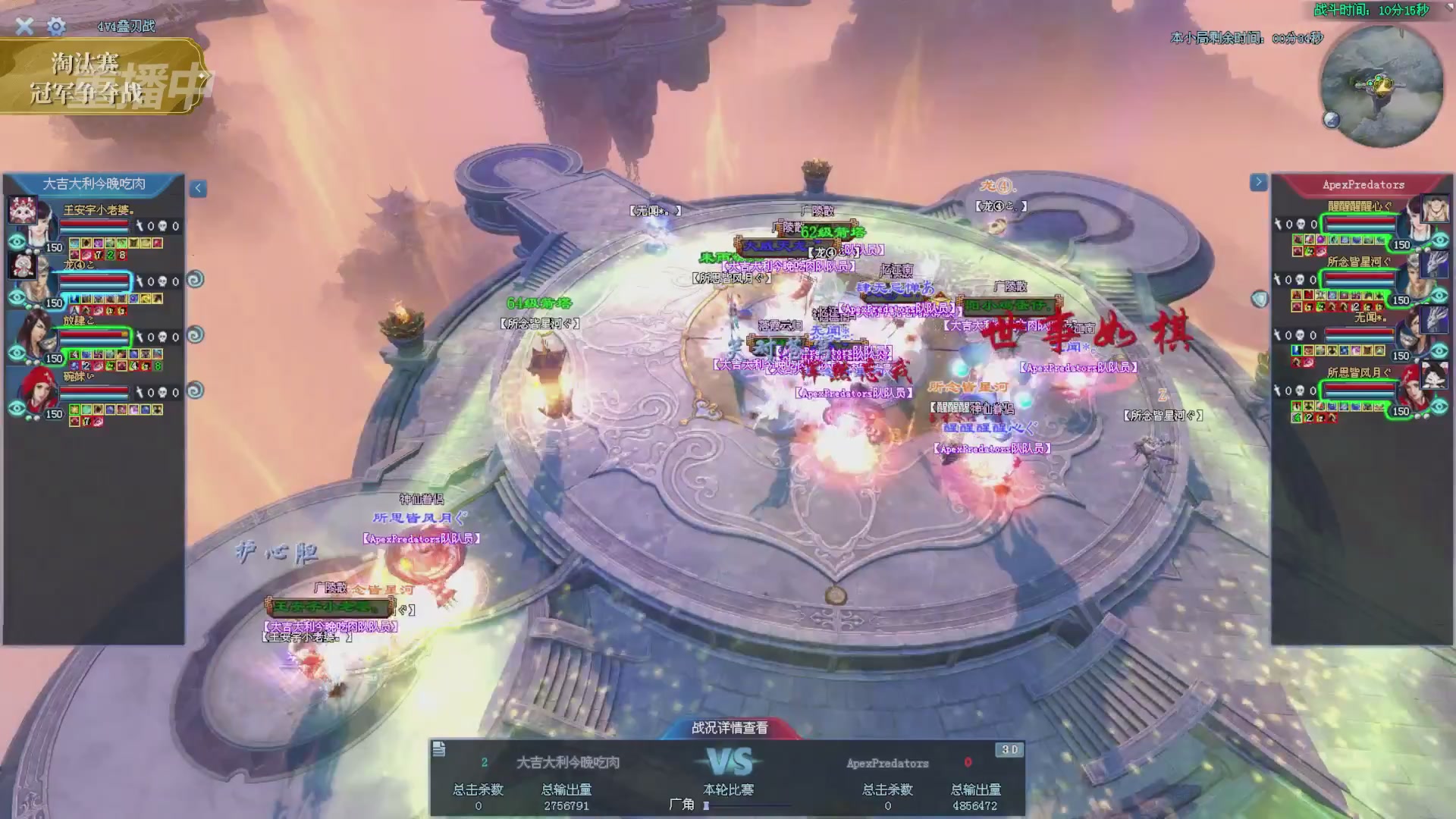The image size is (1456, 819).
Task: Spectate 王安宇小老婆 via the eye icon
Action: point(17,243)
